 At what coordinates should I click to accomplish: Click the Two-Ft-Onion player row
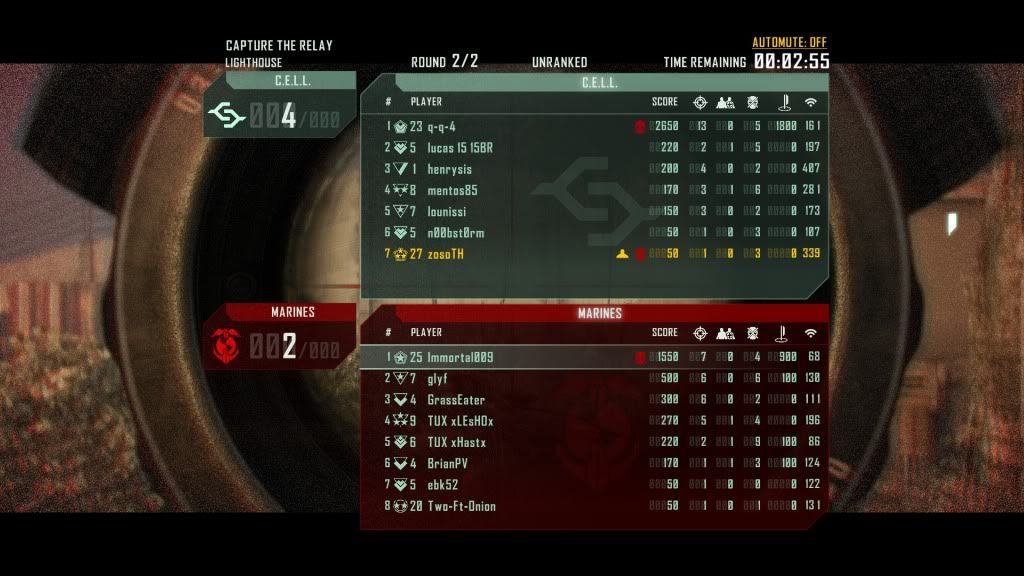[461, 506]
